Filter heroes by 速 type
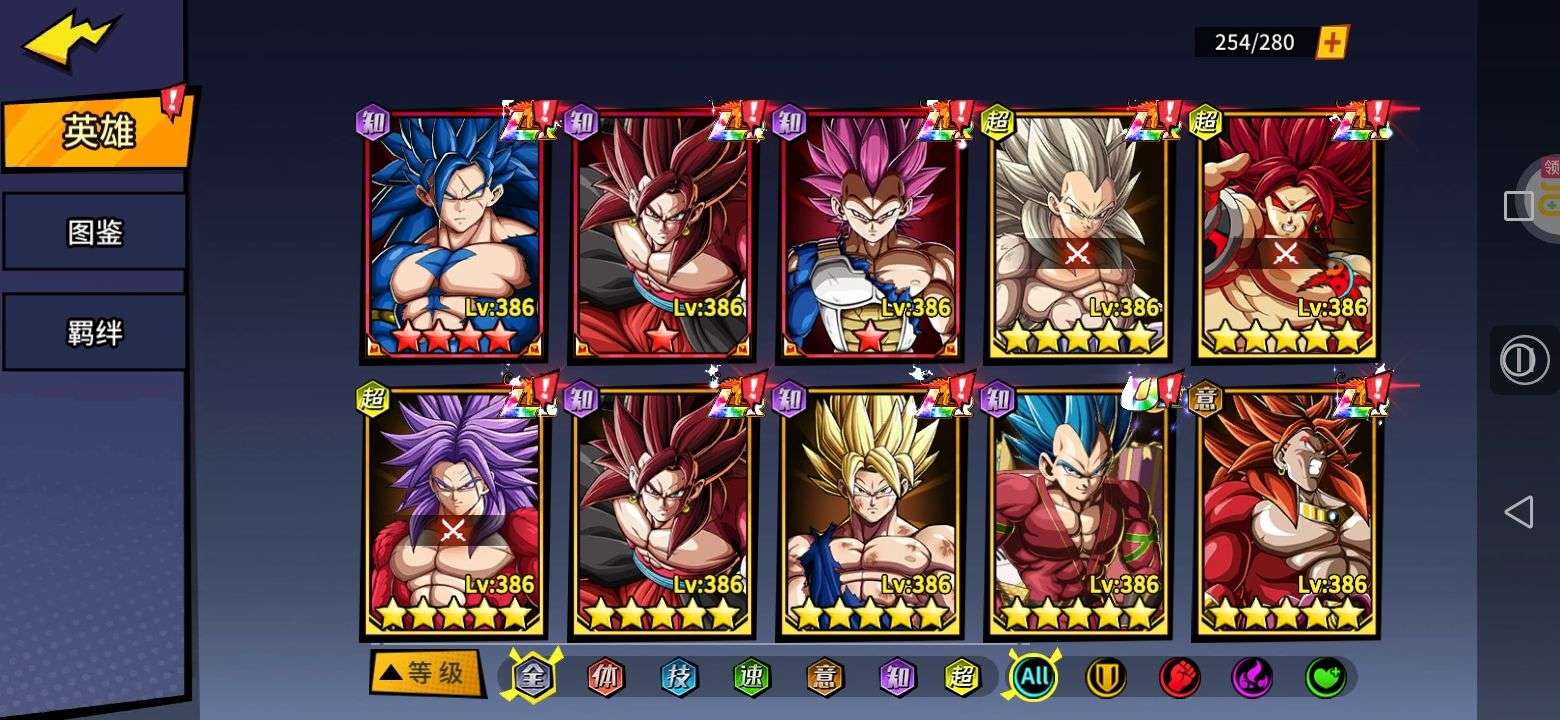The height and width of the screenshot is (720, 1560). [x=752, y=677]
